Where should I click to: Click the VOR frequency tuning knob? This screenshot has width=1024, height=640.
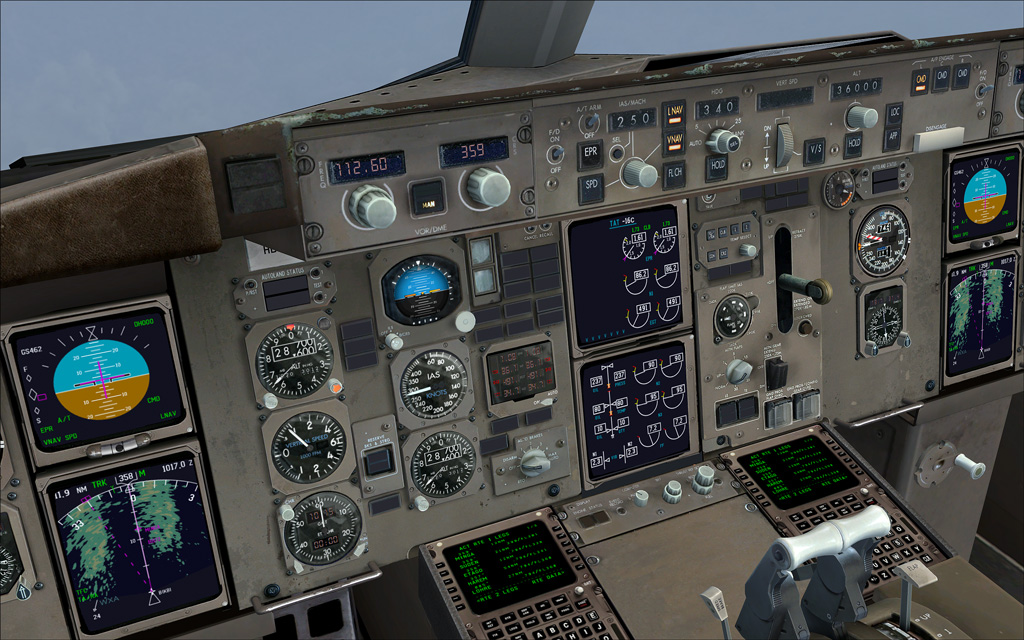coord(371,205)
